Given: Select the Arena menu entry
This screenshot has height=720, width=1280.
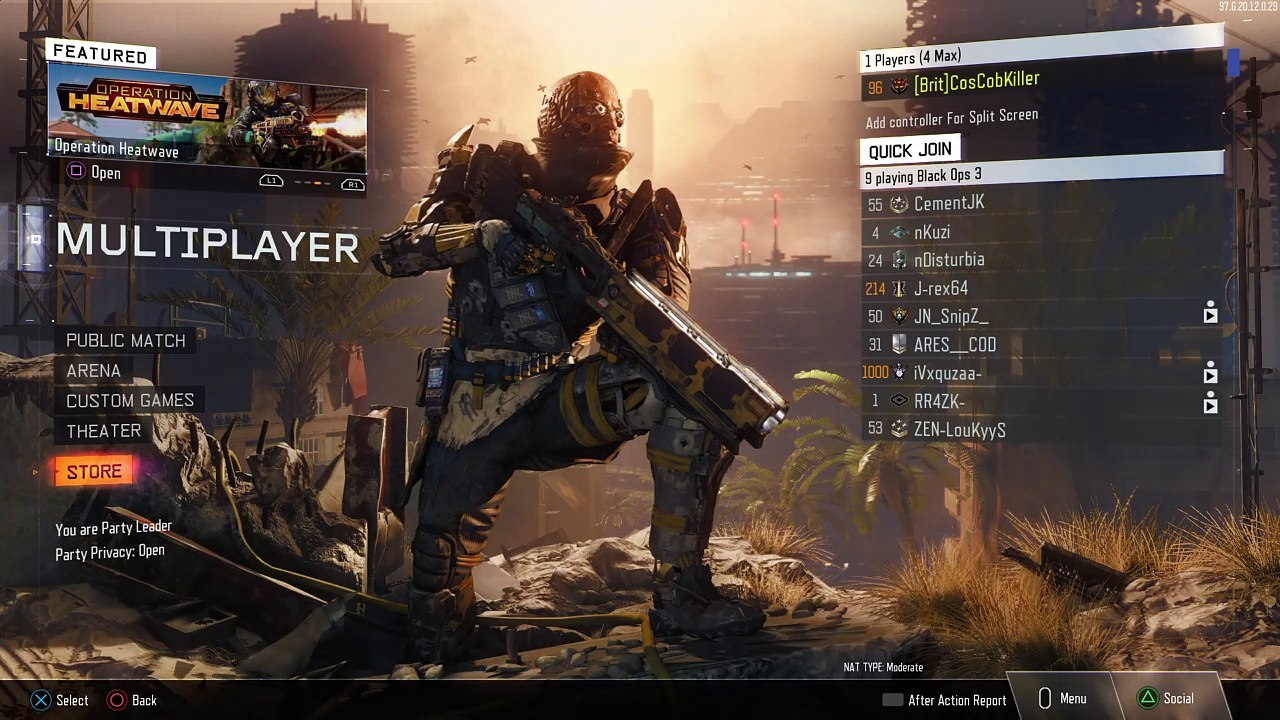Looking at the screenshot, I should click(x=93, y=371).
